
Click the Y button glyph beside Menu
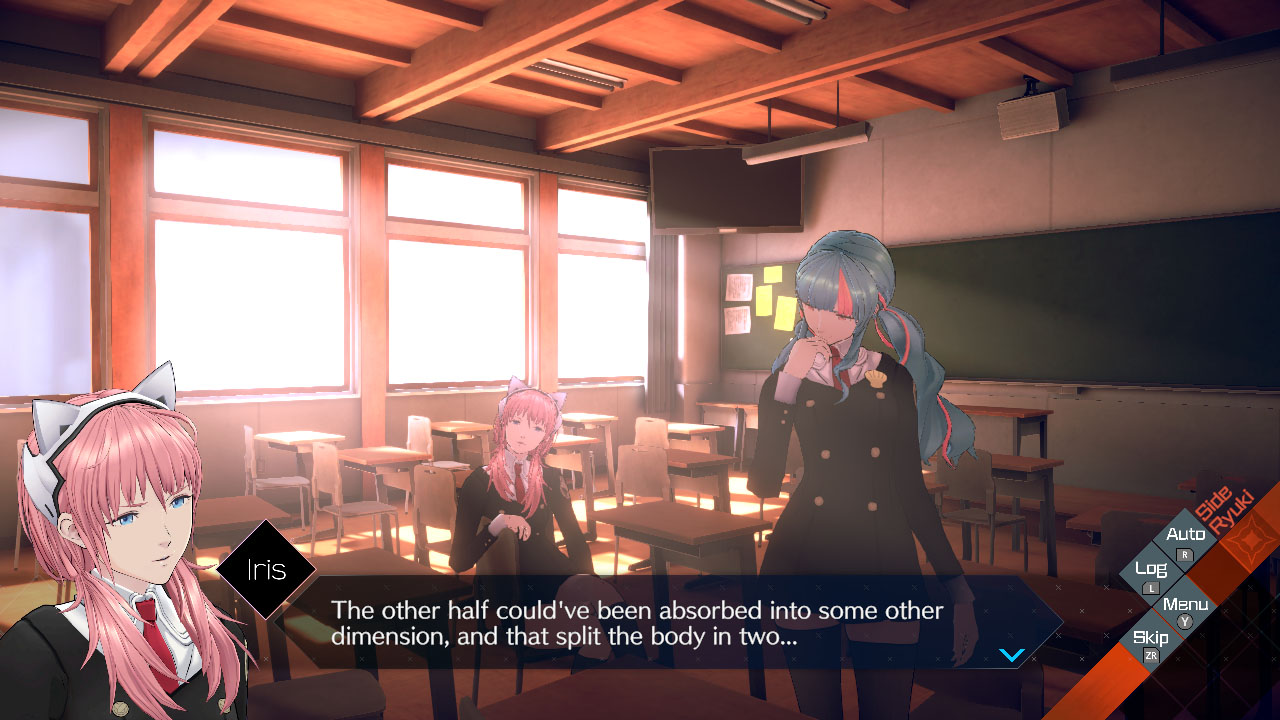coord(1184,620)
